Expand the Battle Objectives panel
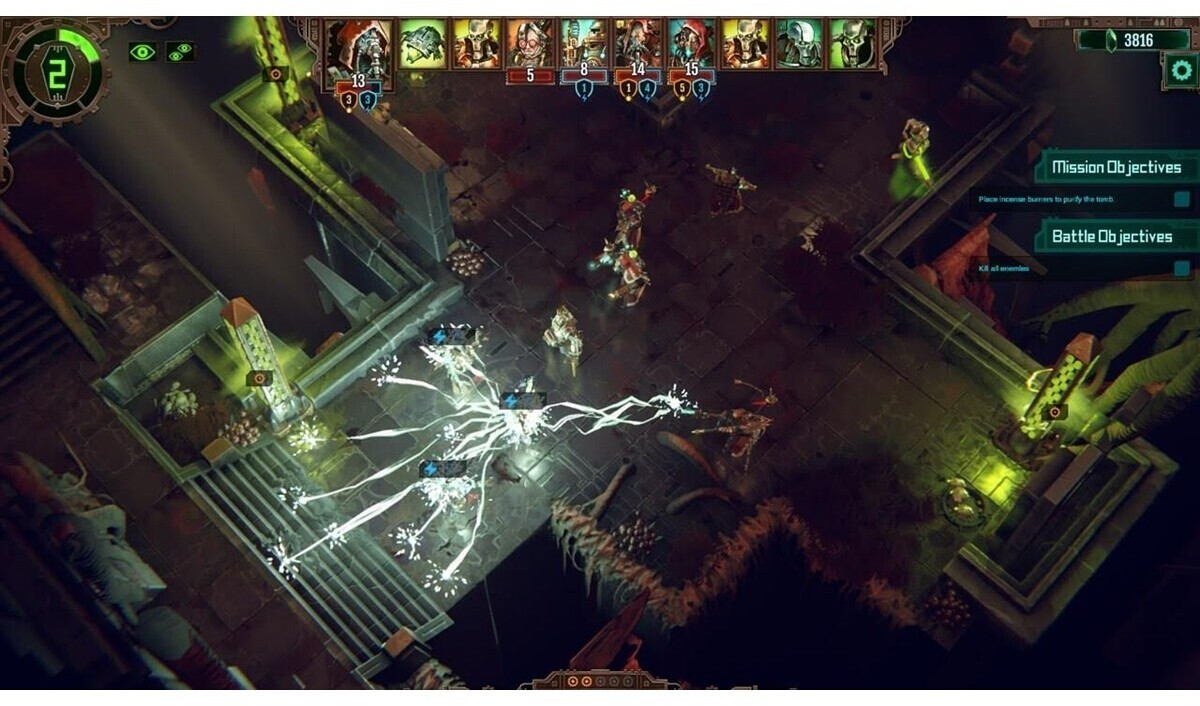 click(1111, 237)
